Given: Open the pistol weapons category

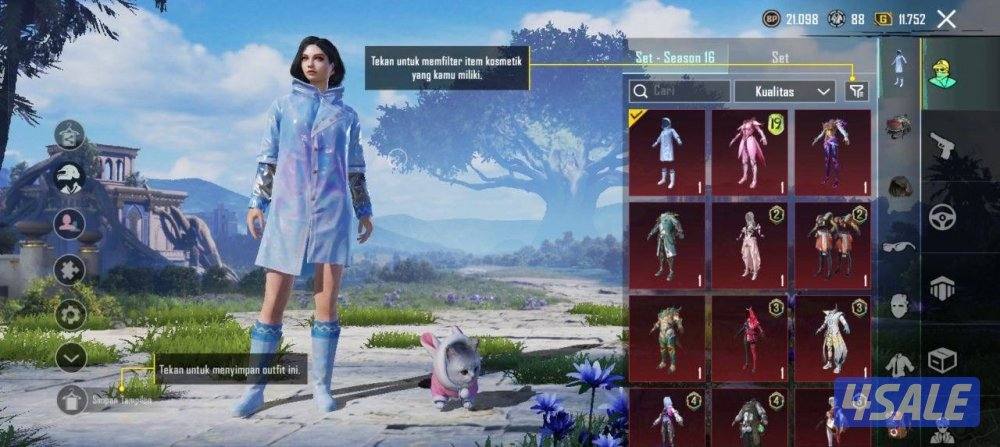Looking at the screenshot, I should click(x=942, y=147).
